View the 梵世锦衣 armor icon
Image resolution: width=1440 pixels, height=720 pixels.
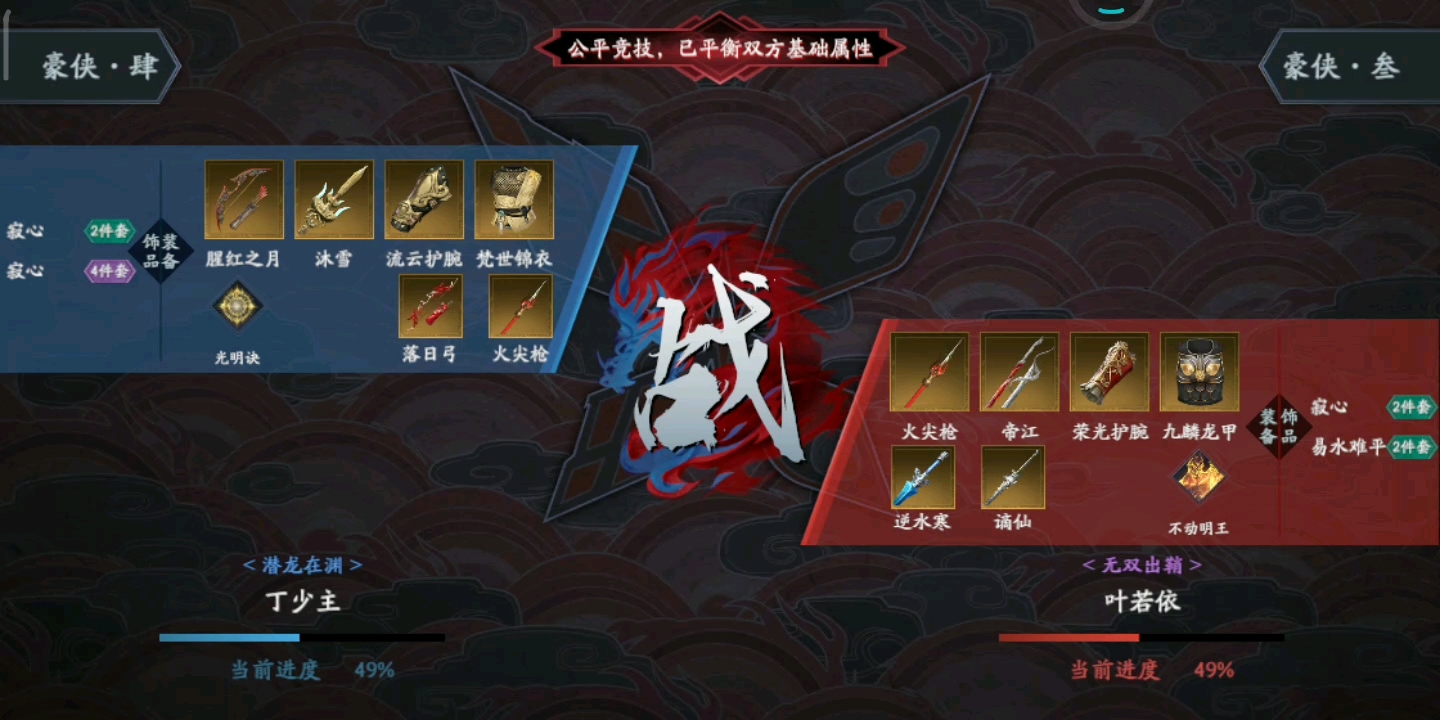(x=513, y=199)
